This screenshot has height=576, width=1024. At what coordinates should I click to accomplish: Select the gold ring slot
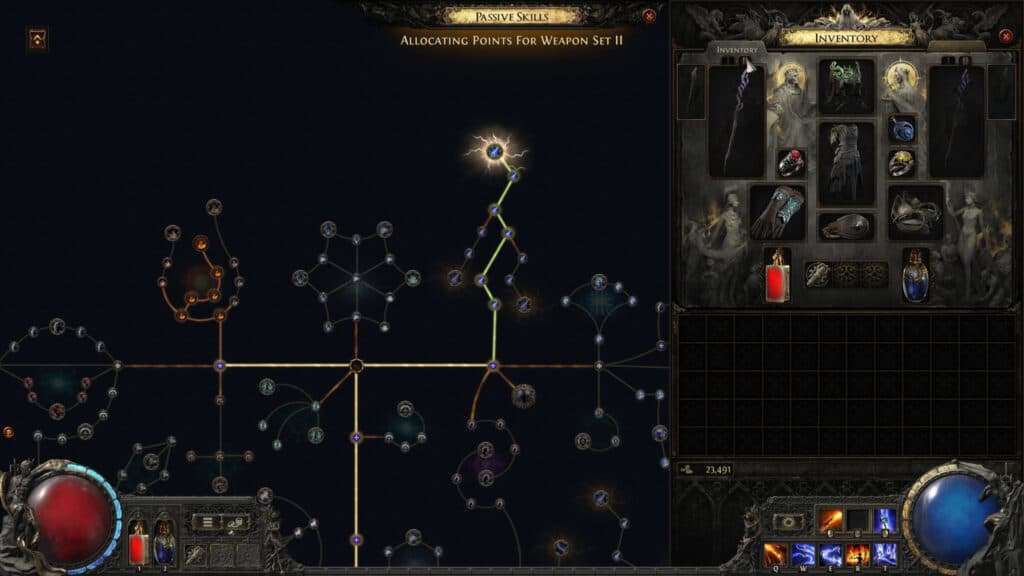902,163
